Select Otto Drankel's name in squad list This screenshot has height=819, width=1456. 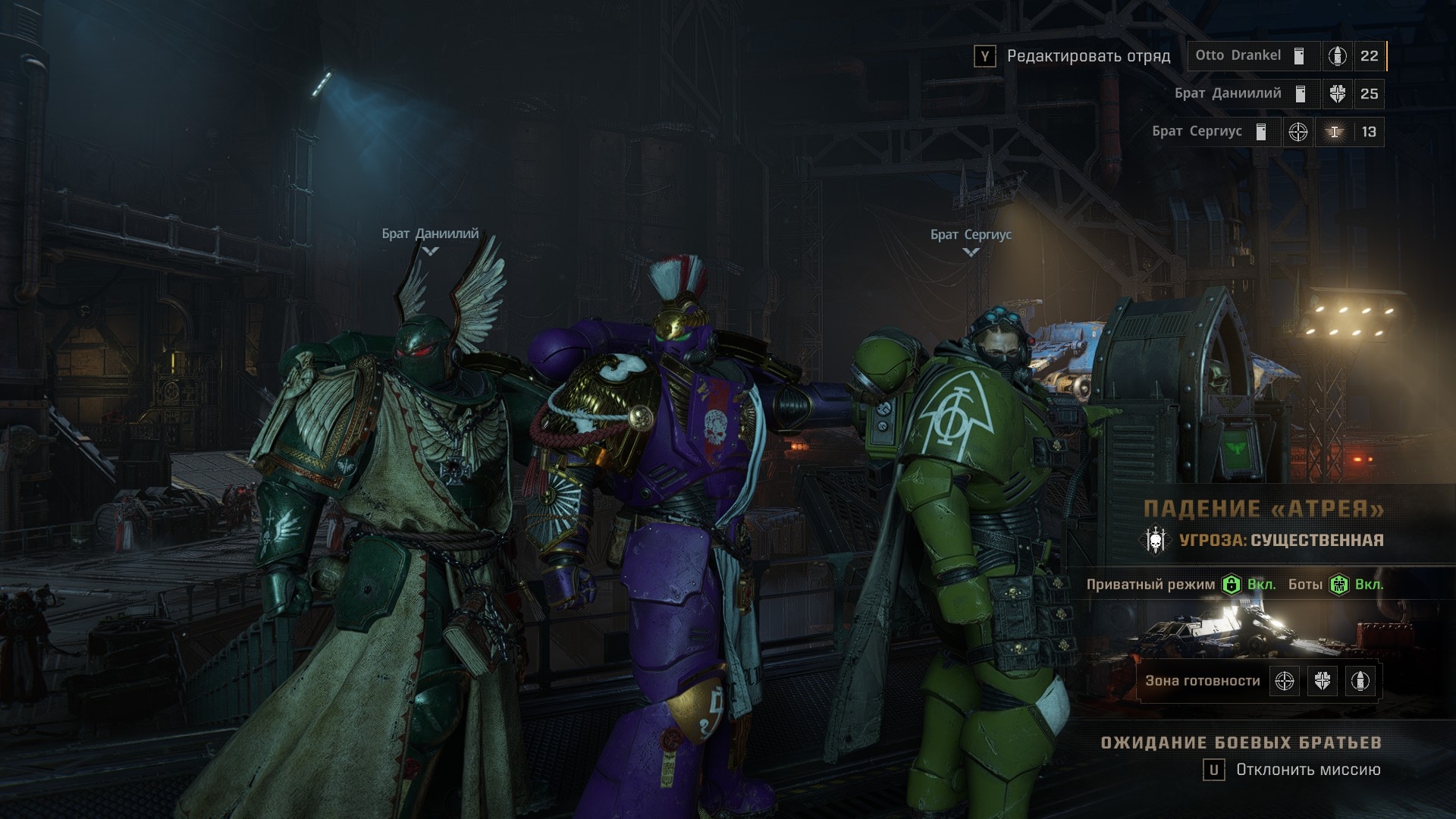pos(1238,55)
